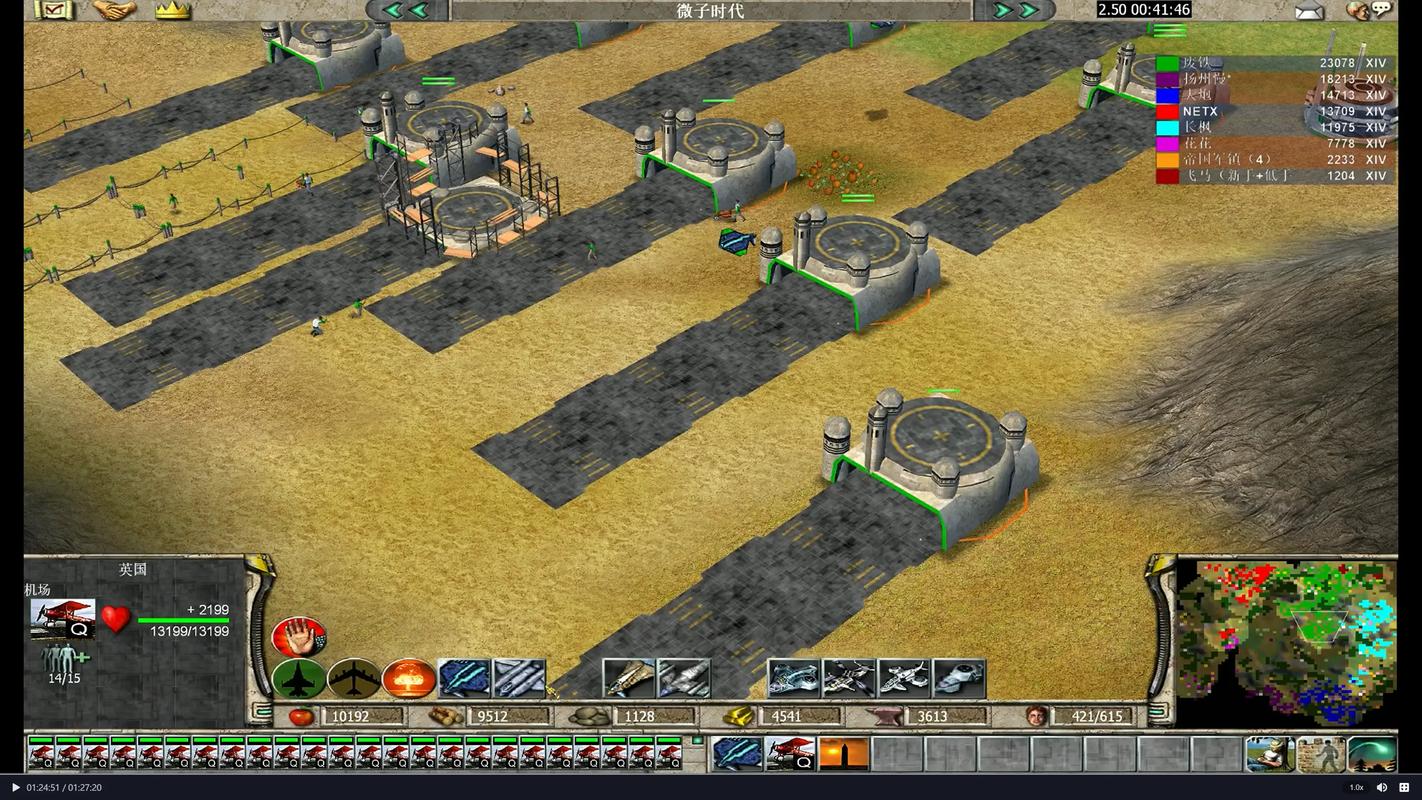
Task: Select the NETX row in the scoreboard
Action: click(1270, 111)
